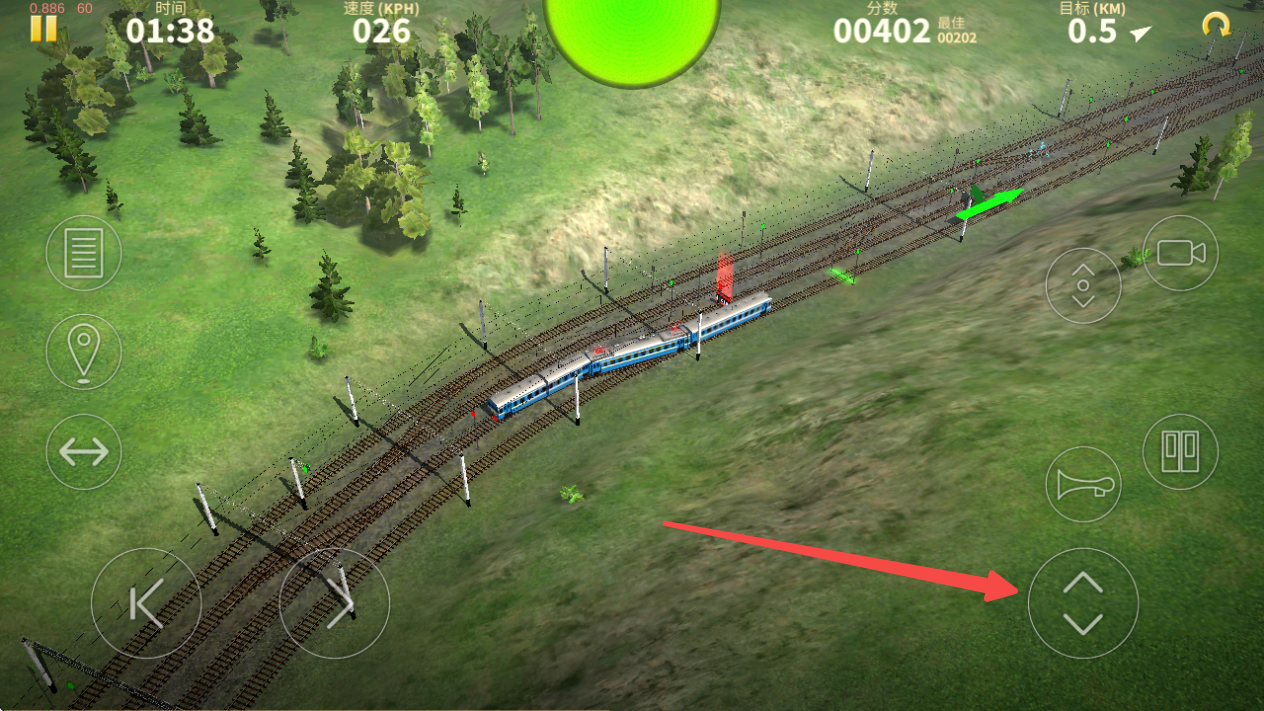This screenshot has width=1264, height=711.
Task: Click the left track-switch arrow button
Action: coord(146,603)
